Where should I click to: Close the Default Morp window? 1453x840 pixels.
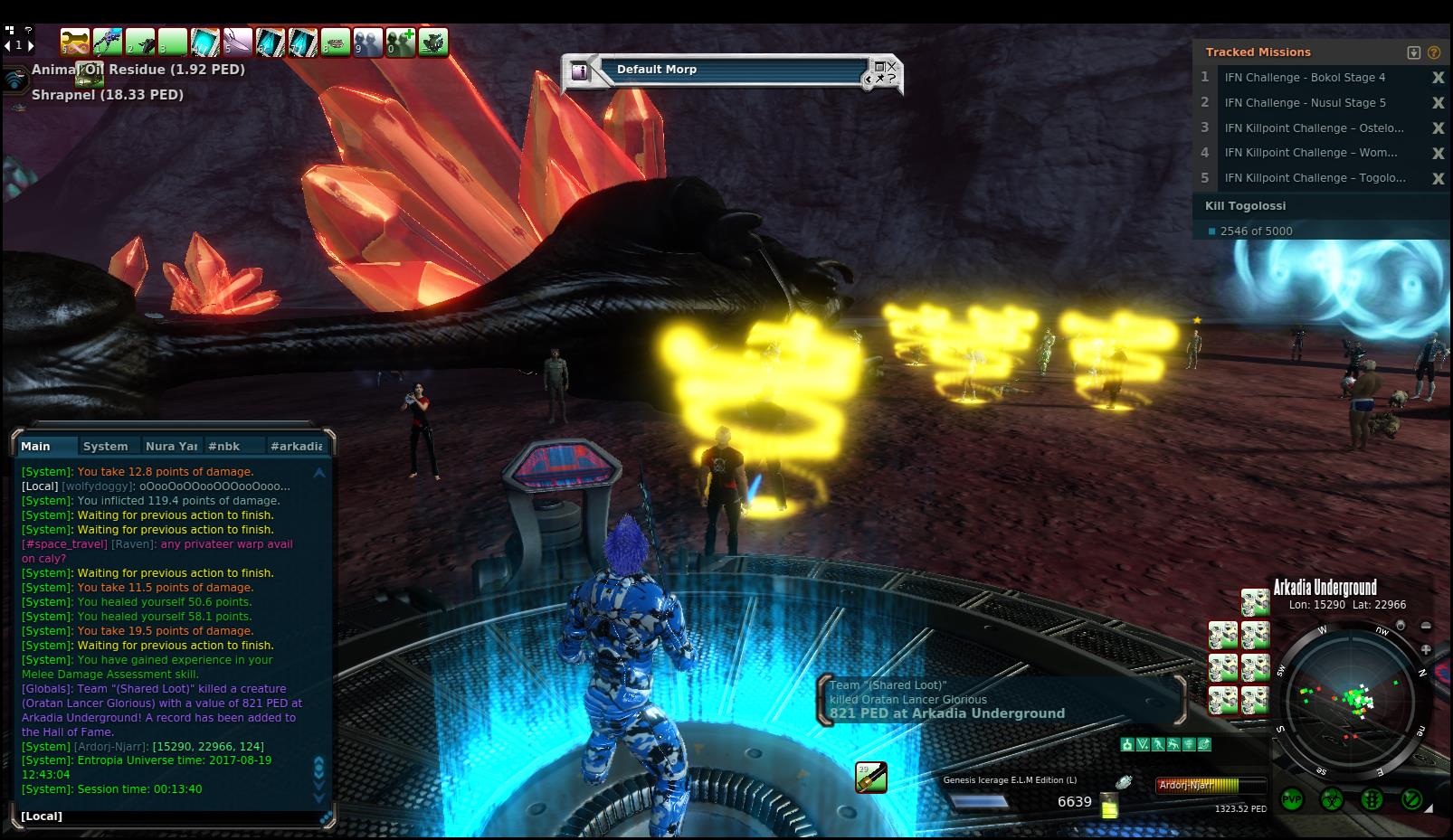pyautogui.click(x=891, y=65)
